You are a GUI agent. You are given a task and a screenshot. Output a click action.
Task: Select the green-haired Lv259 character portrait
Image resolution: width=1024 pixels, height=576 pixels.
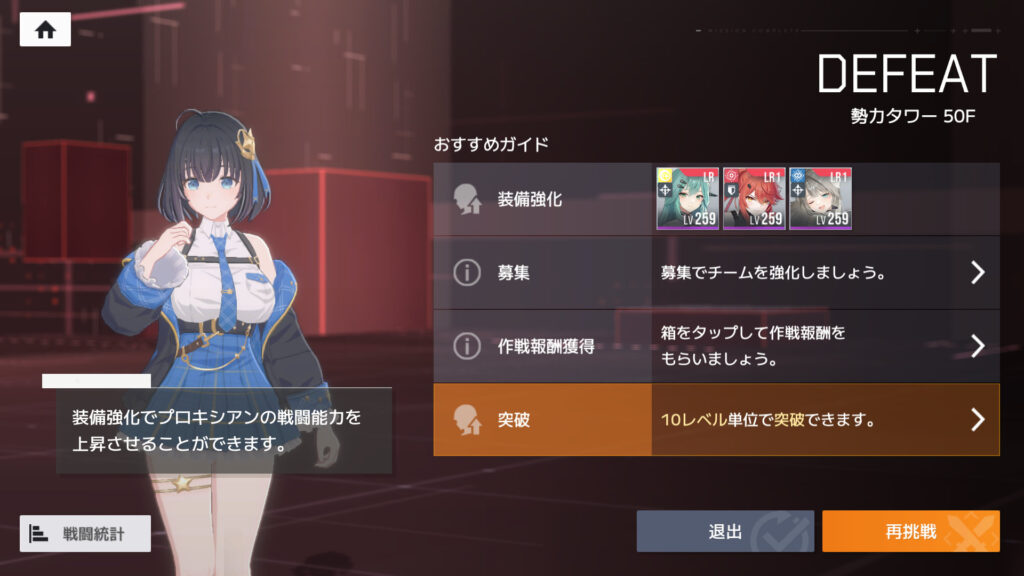687,199
